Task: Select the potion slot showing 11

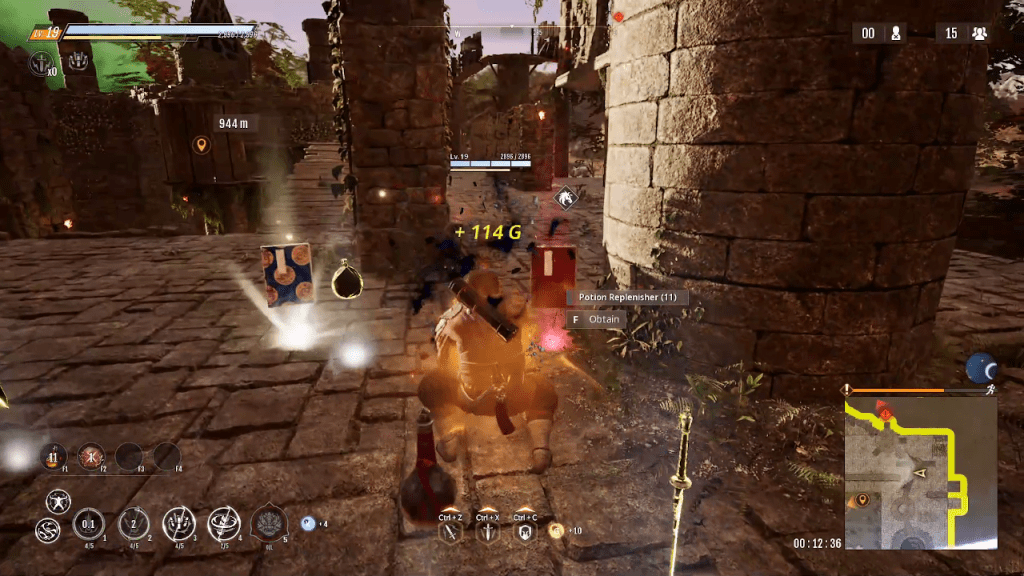Action: pos(52,456)
